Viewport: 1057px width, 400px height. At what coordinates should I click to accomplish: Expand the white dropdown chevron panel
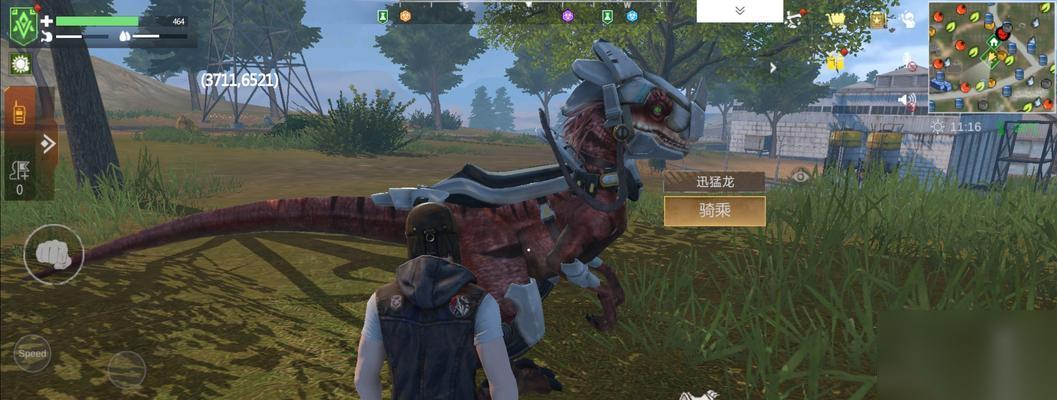point(740,11)
